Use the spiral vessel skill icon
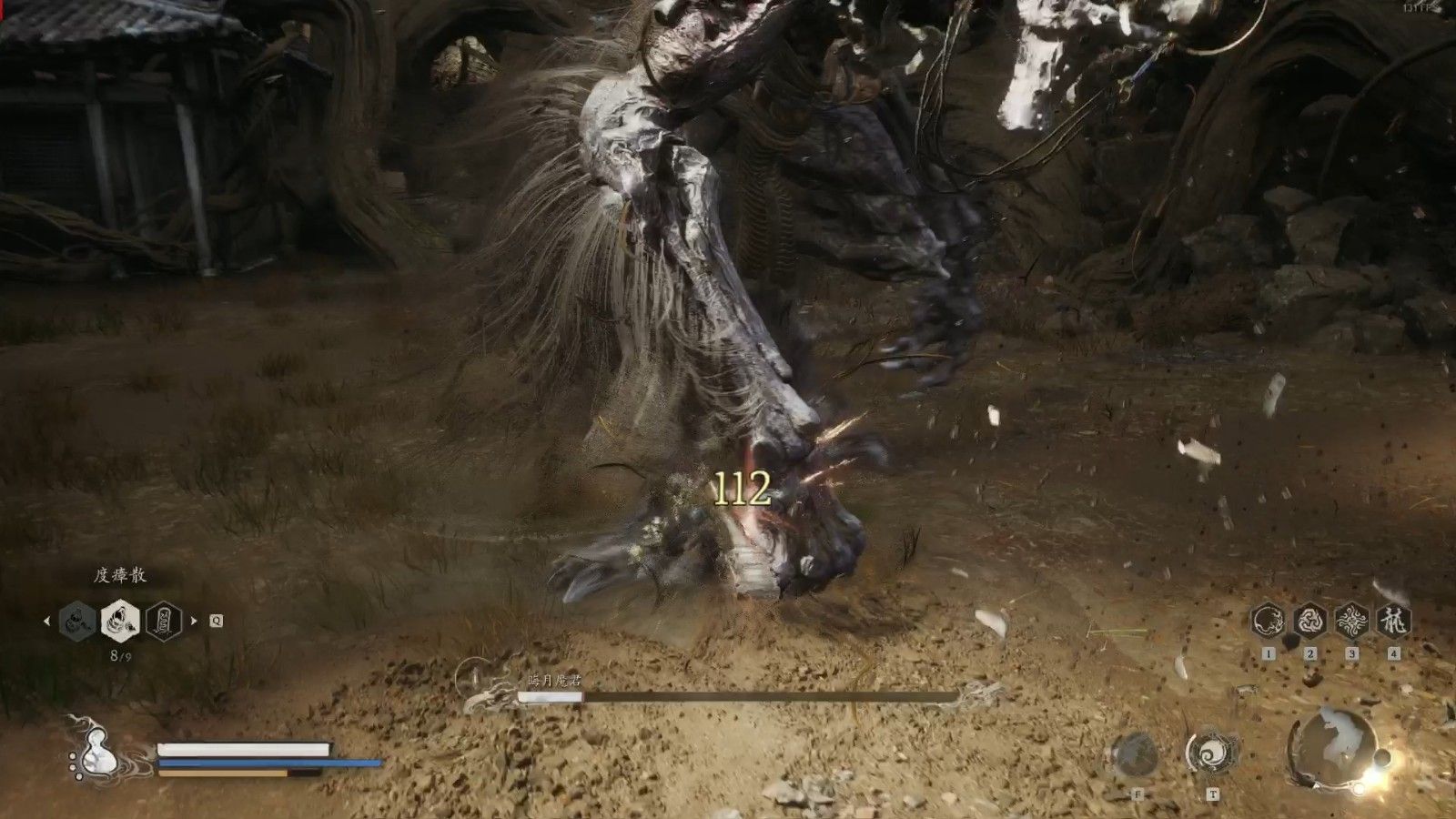This screenshot has height=819, width=1456. click(x=1211, y=753)
